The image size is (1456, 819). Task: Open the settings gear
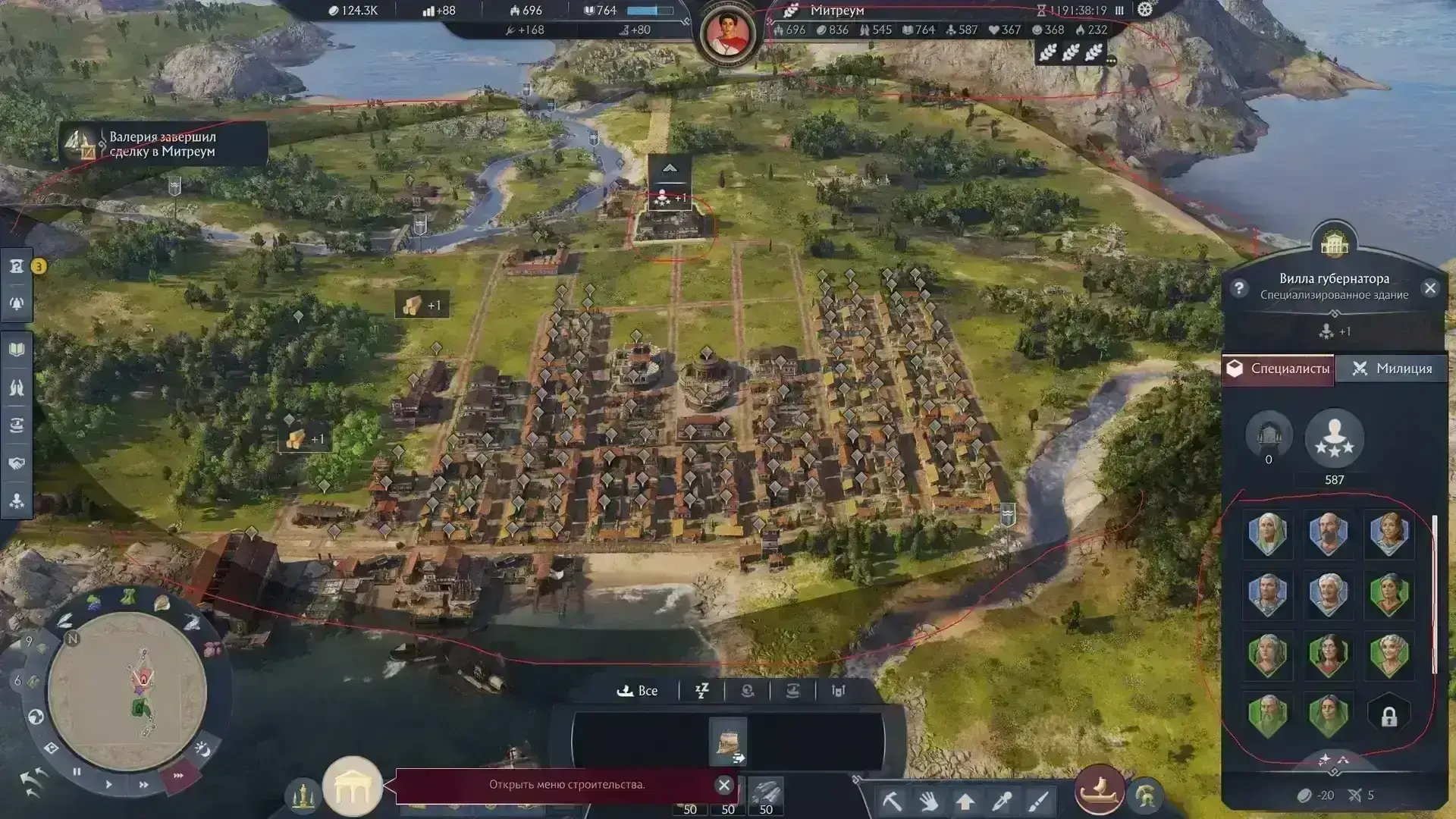(x=1144, y=10)
